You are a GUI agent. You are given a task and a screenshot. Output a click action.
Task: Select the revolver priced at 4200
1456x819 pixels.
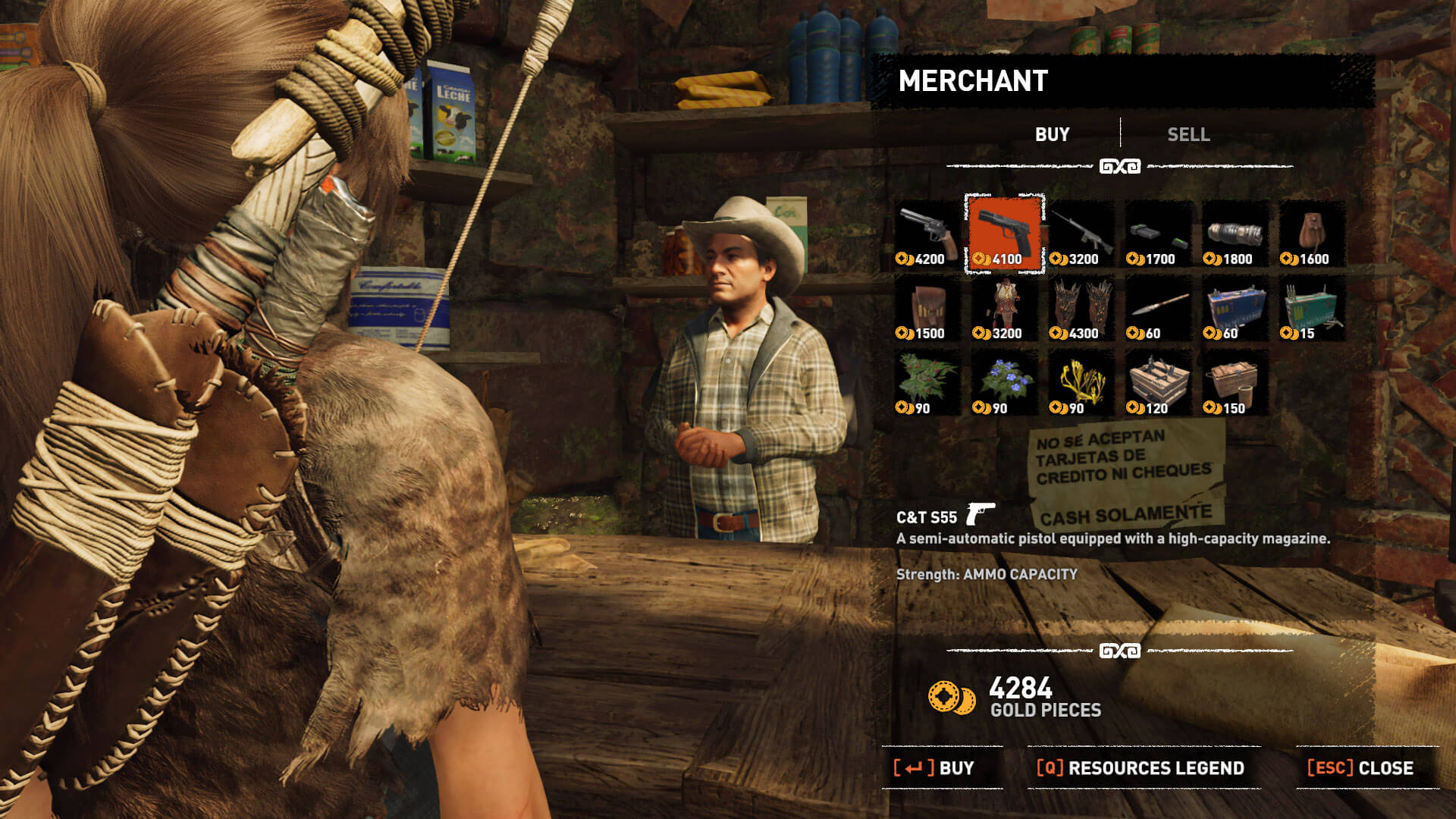point(927,233)
